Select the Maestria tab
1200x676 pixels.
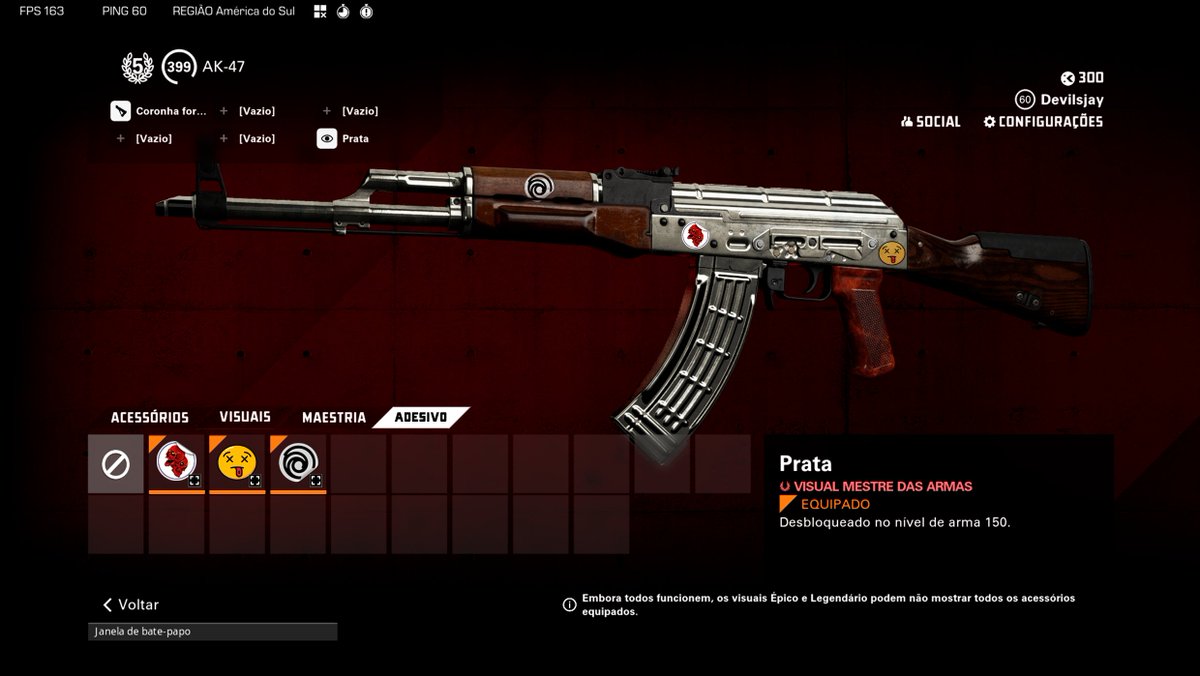pos(334,417)
